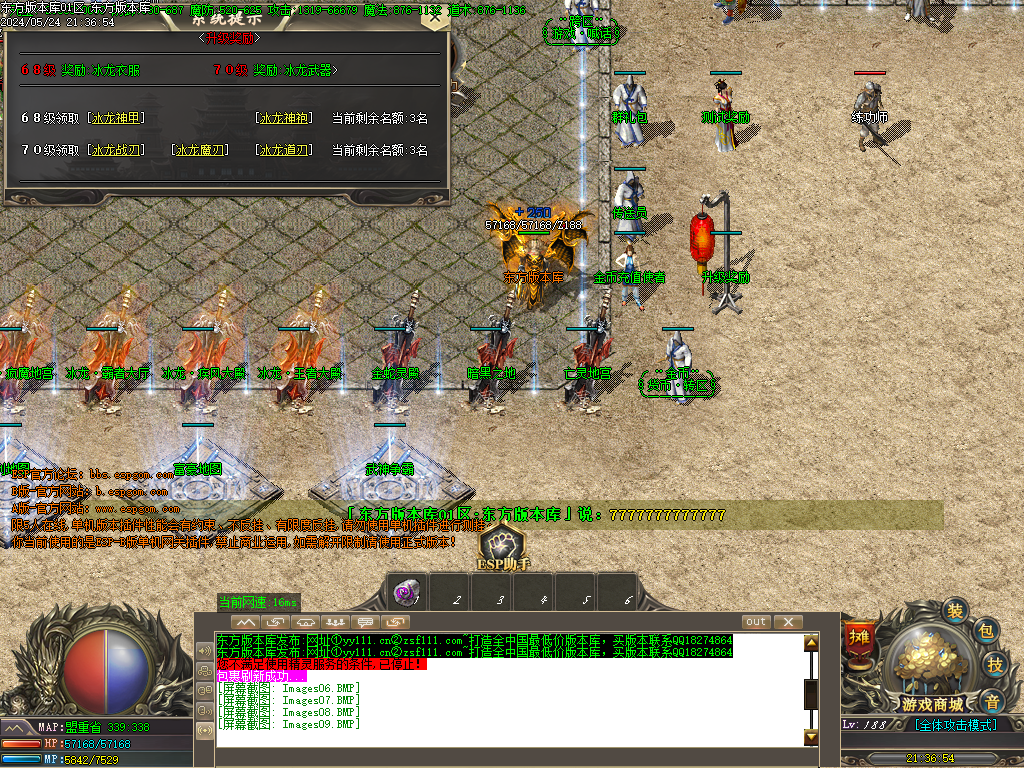Viewport: 1024px width, 768px height.
Task: Open the 摊 stall button
Action: pos(859,636)
